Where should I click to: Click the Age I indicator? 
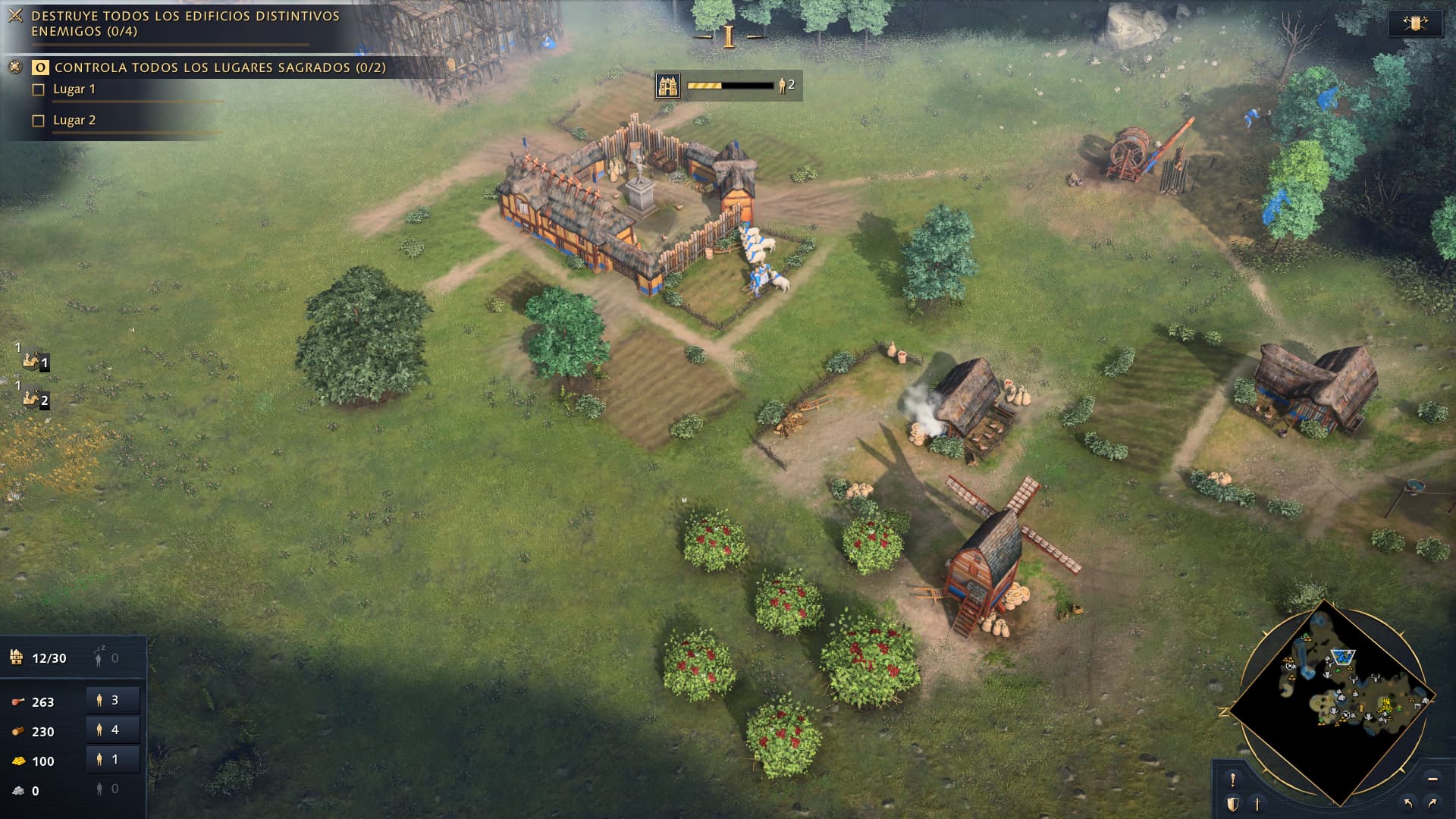pyautogui.click(x=729, y=36)
